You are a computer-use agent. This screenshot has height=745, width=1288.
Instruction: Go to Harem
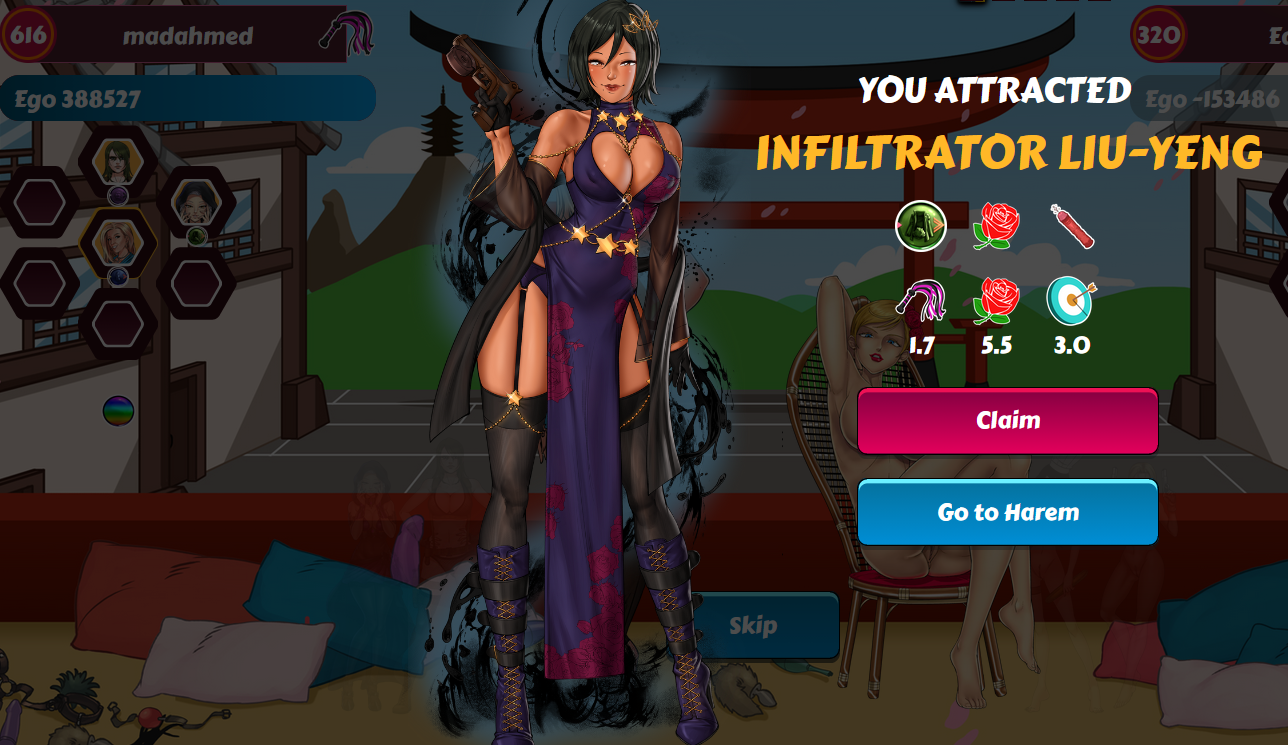(x=1007, y=513)
